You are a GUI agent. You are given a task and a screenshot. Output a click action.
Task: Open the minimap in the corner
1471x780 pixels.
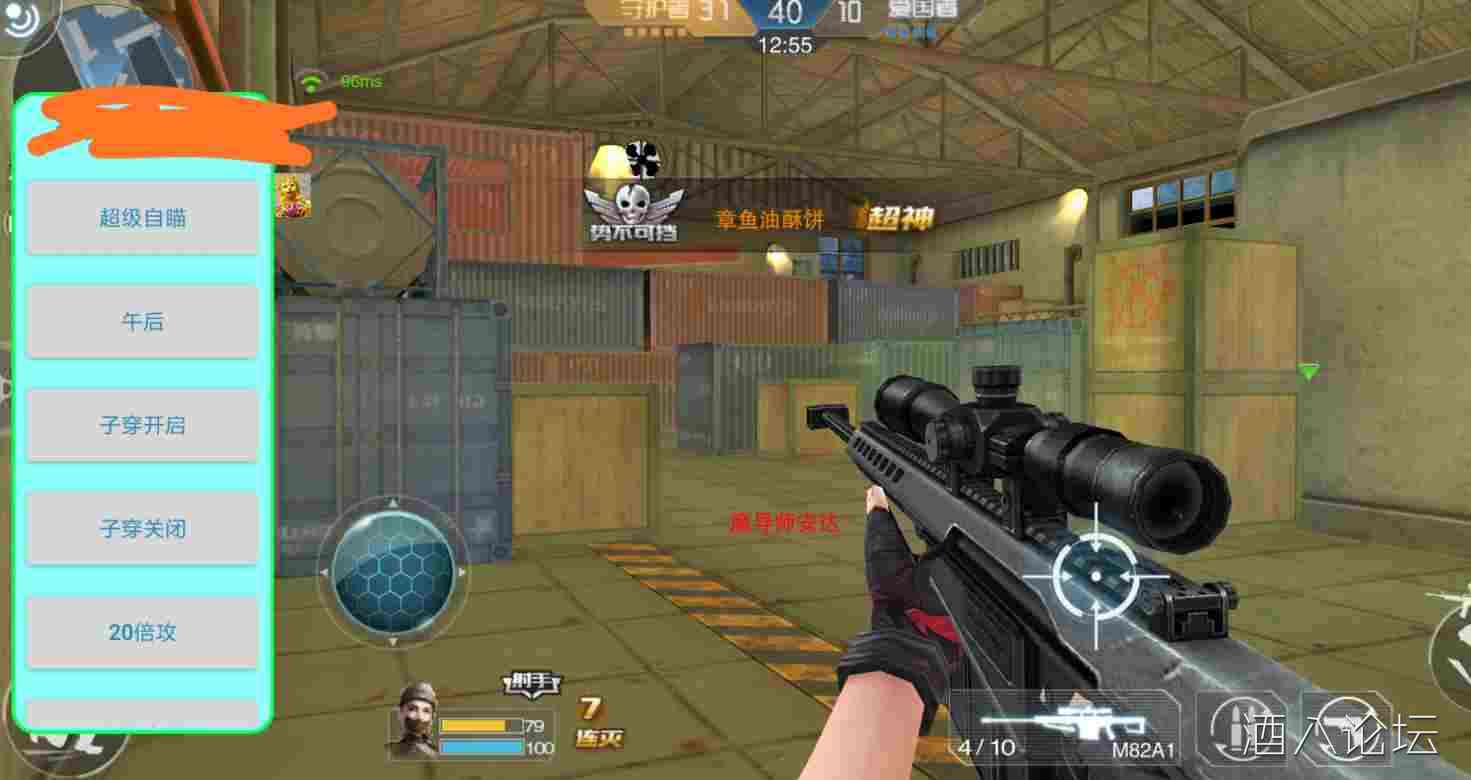click(120, 45)
